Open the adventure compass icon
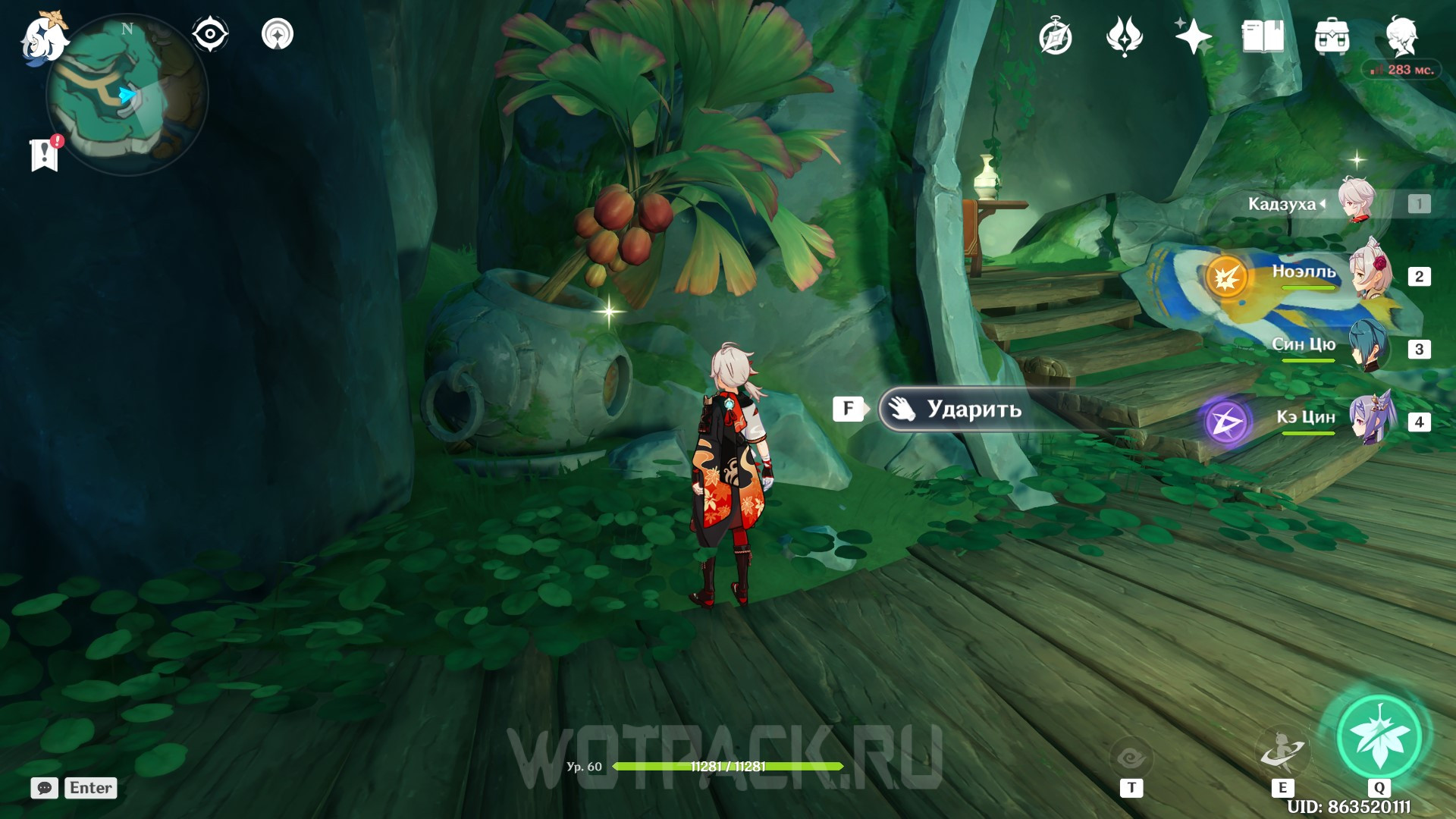Screen dimensions: 1456x819 pos(1055,37)
